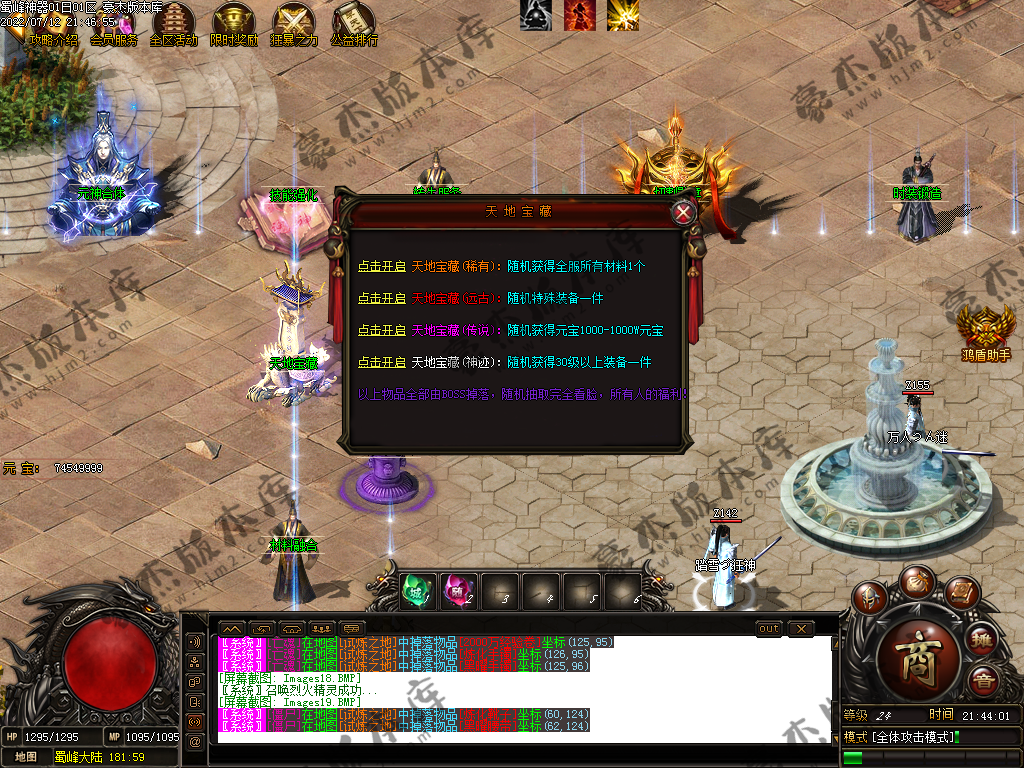Select 点击开启 for 天地宝藏(神迹)
This screenshot has width=1024, height=768.
381,362
